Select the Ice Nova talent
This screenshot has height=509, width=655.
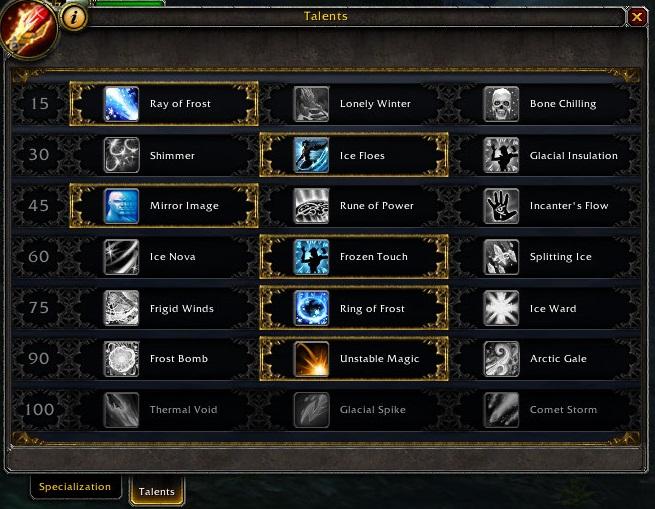tap(164, 257)
